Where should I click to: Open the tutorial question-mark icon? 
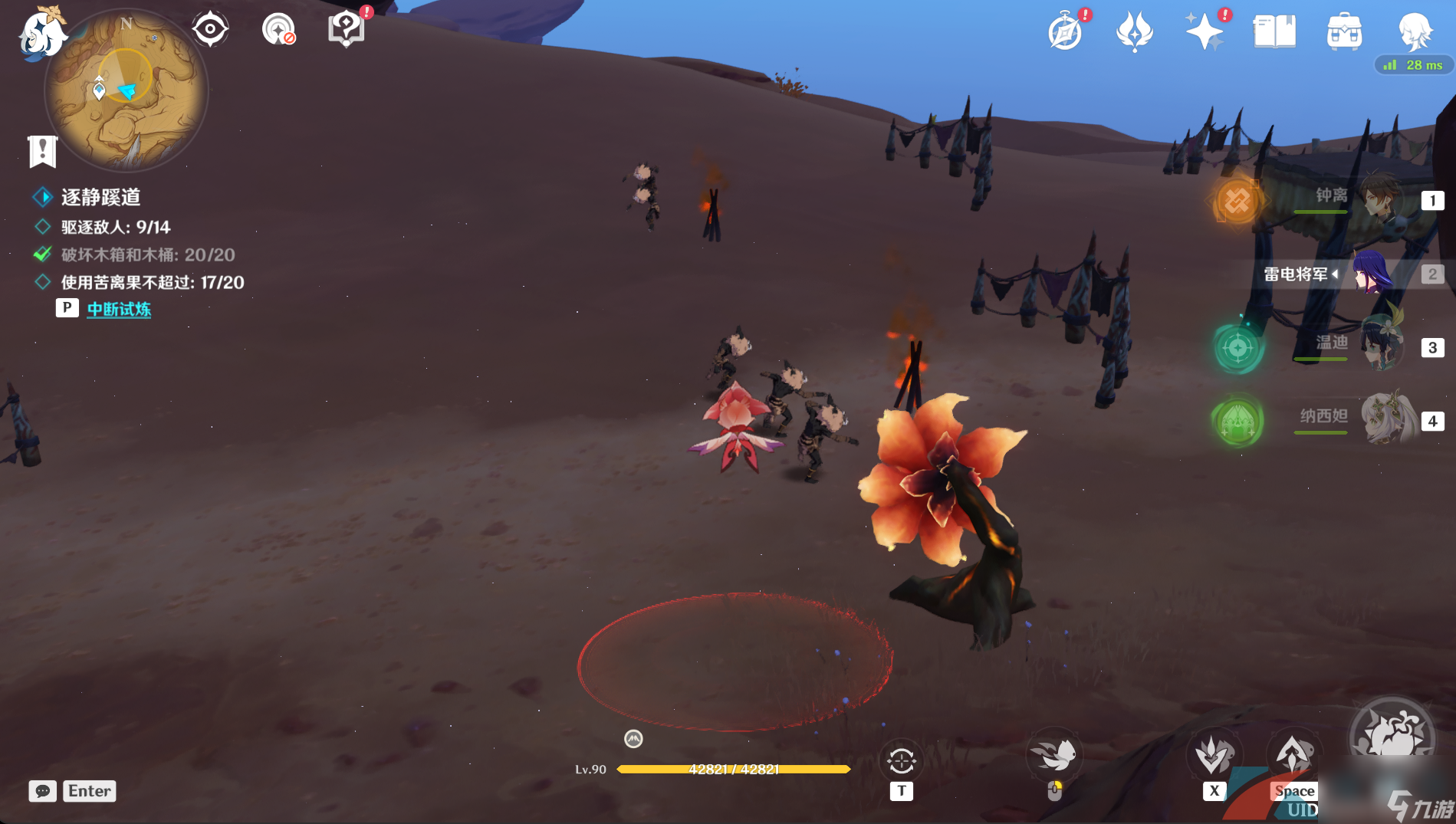346,30
